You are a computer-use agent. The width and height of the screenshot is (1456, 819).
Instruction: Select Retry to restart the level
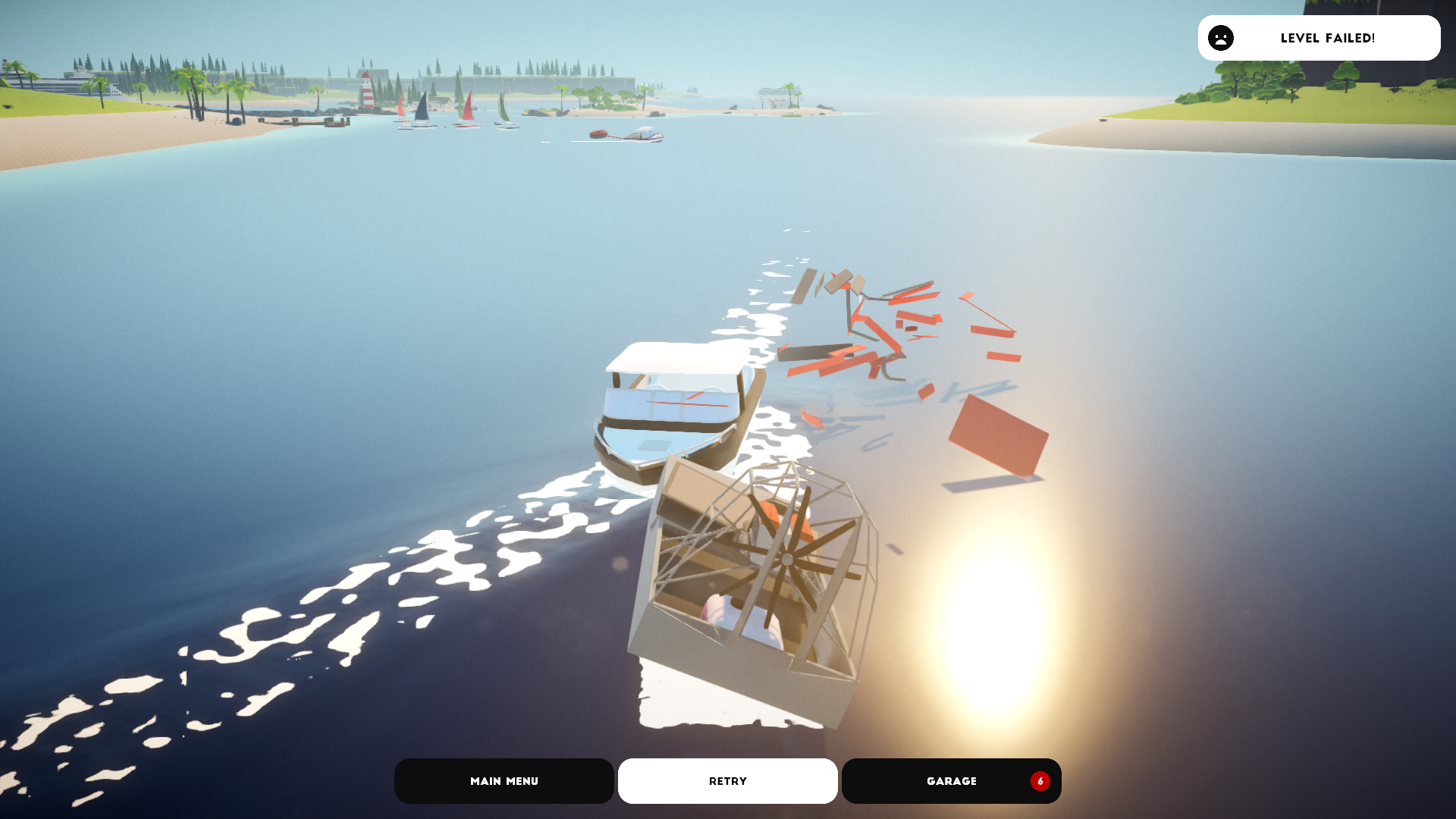click(727, 780)
